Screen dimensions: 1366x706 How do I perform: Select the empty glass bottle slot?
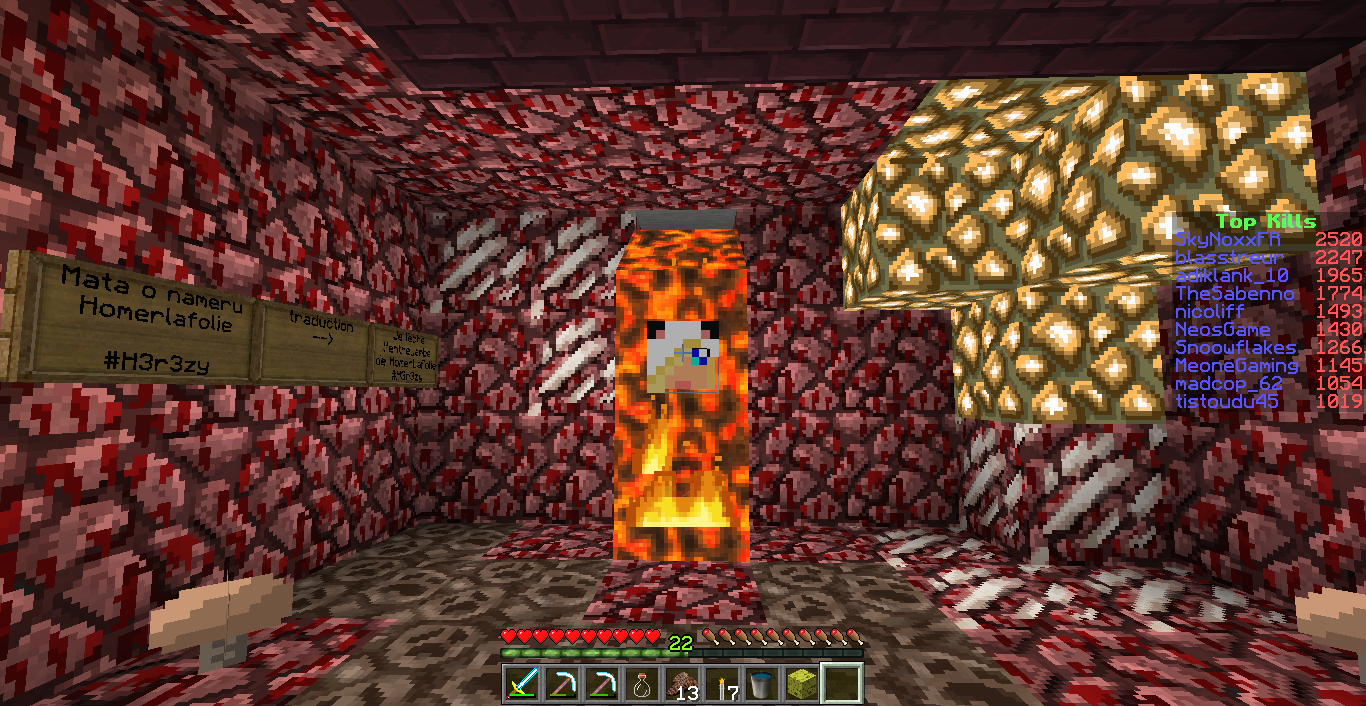[641, 684]
